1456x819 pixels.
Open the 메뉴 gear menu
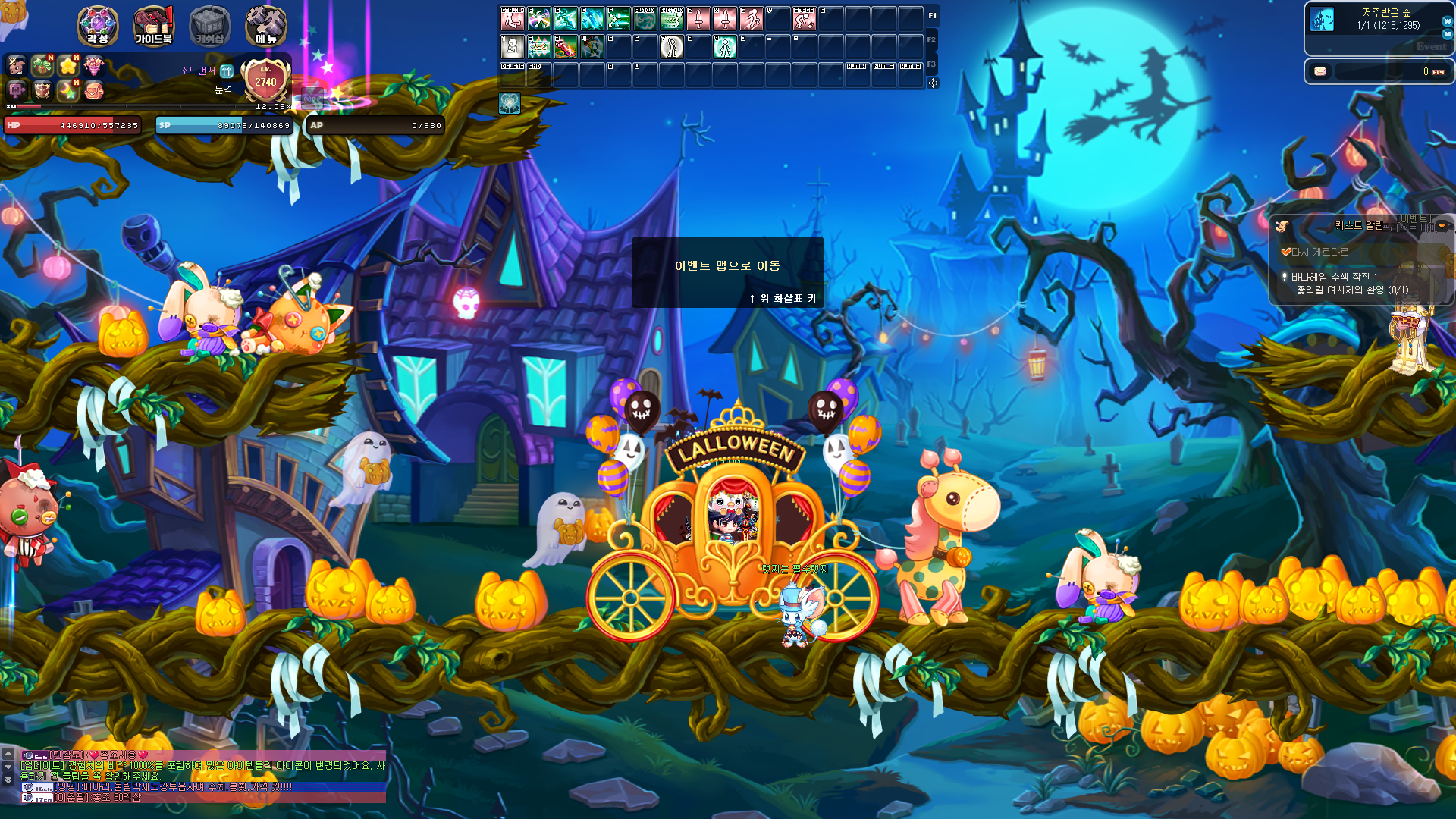point(265,26)
